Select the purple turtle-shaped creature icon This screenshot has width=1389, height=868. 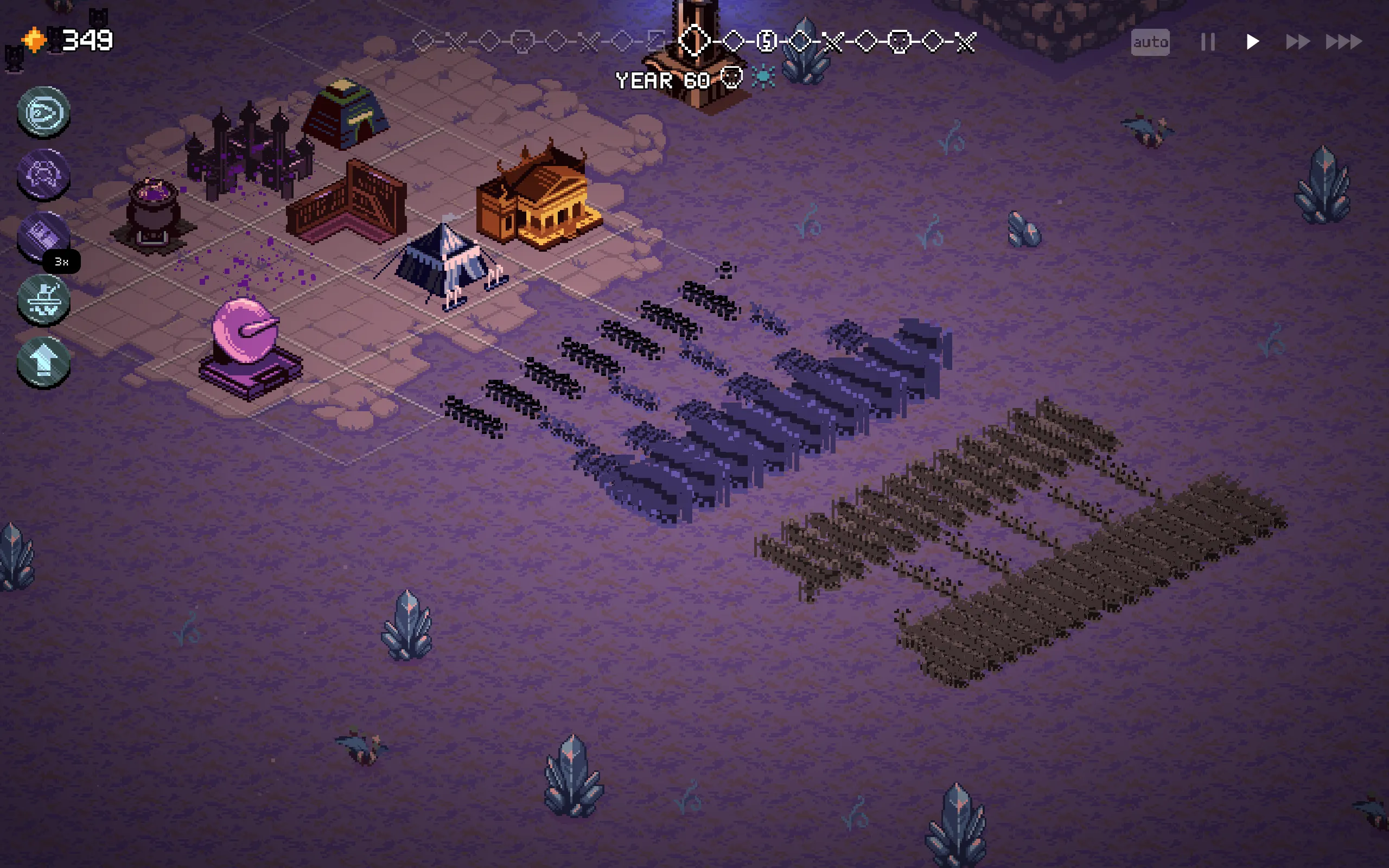pos(43,174)
